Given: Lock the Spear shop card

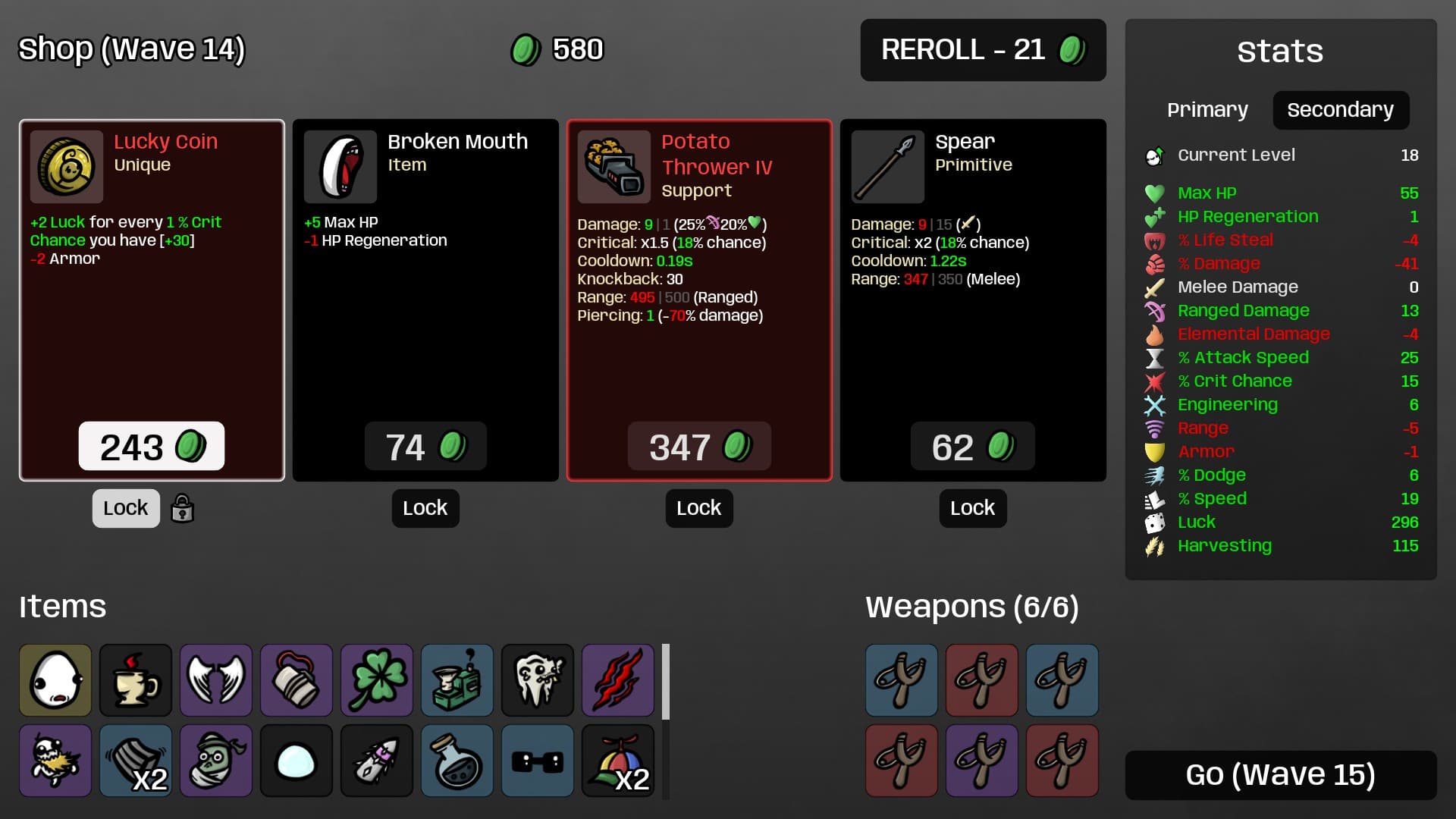Looking at the screenshot, I should point(972,508).
